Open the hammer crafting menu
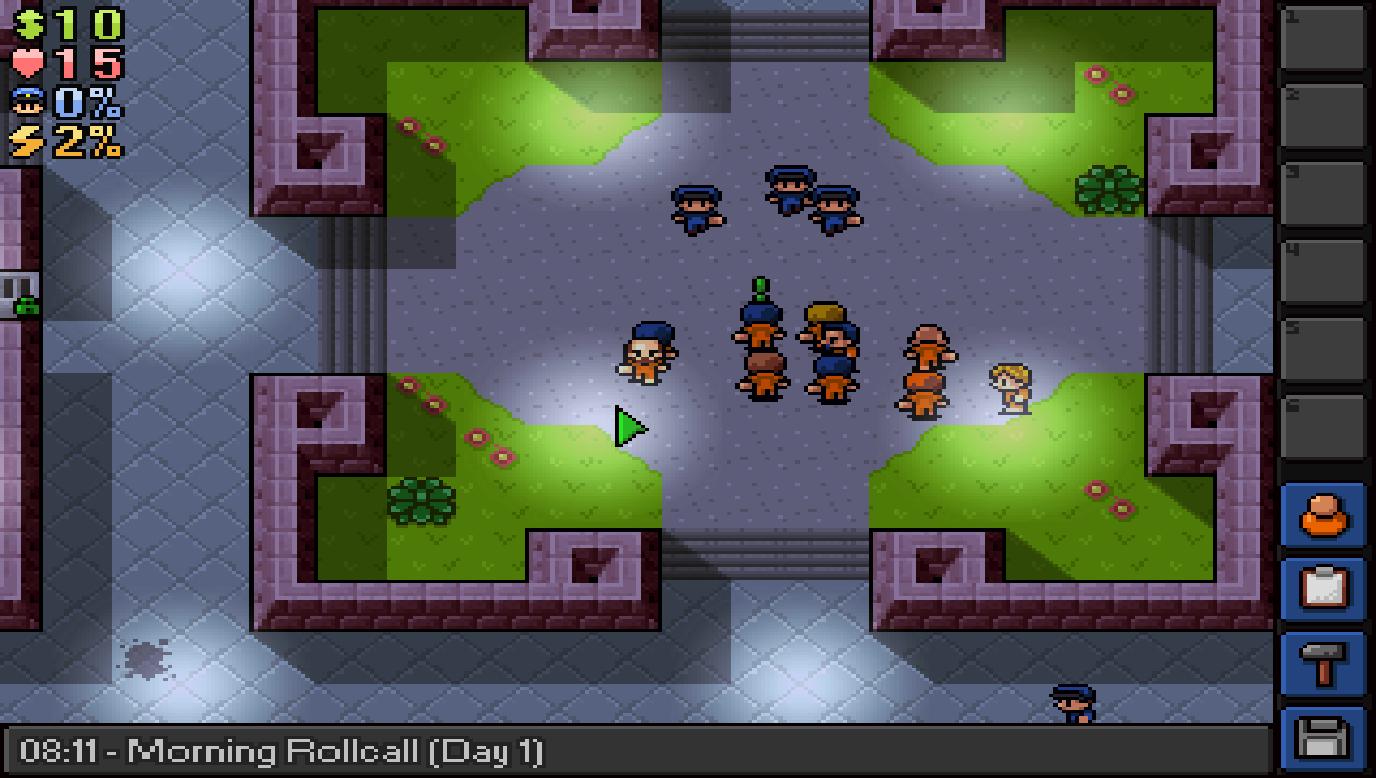1376x778 pixels. [x=1323, y=663]
